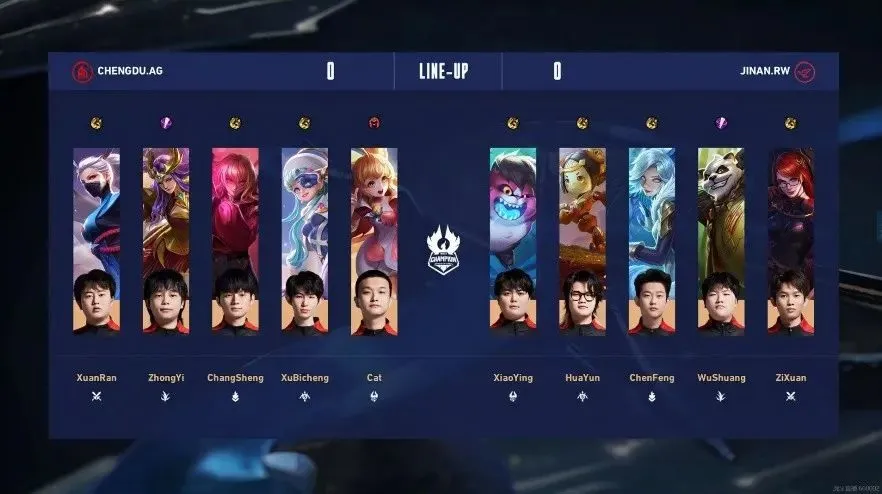The image size is (882, 494).
Task: Select XuanRan's player card
Action: pos(96,241)
